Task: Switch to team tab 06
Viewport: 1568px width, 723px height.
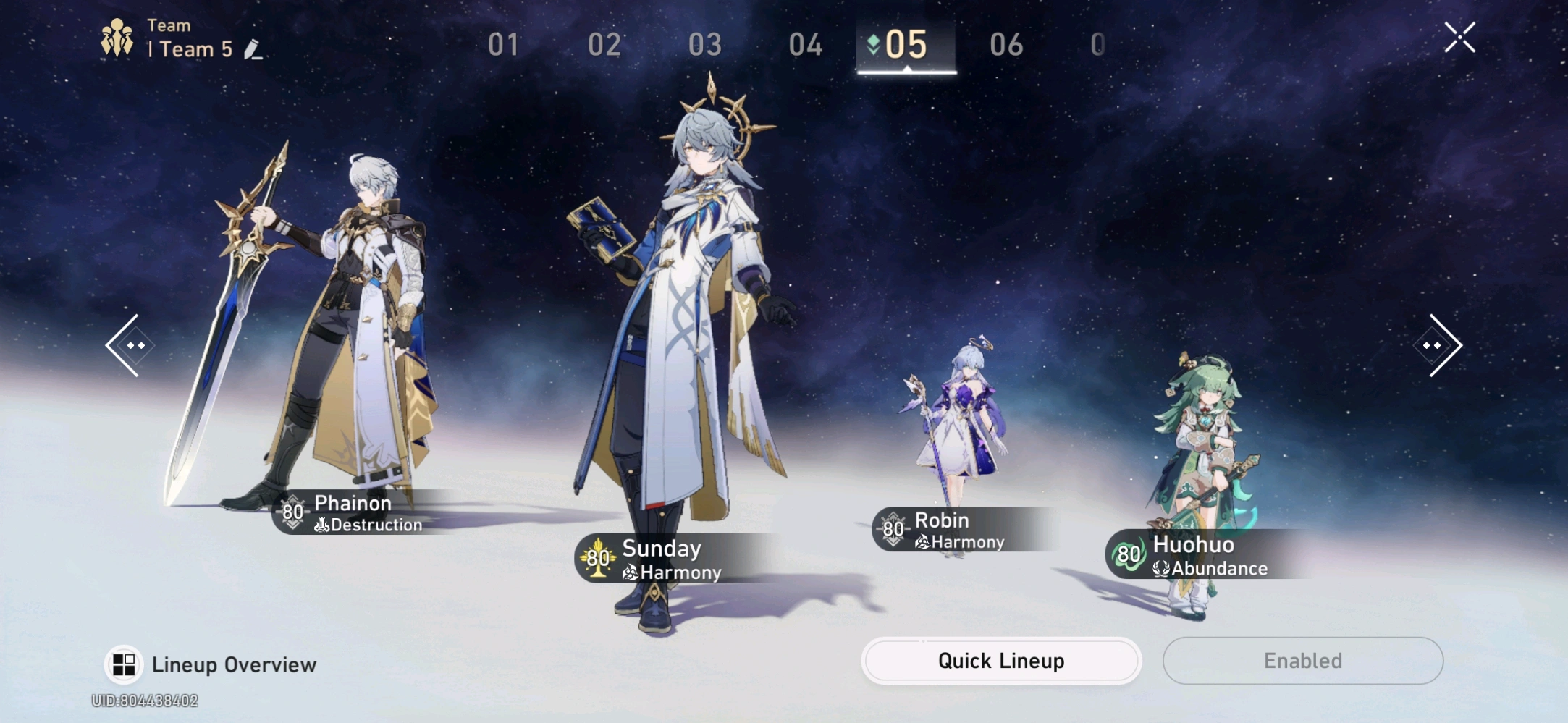Action: coord(1006,45)
